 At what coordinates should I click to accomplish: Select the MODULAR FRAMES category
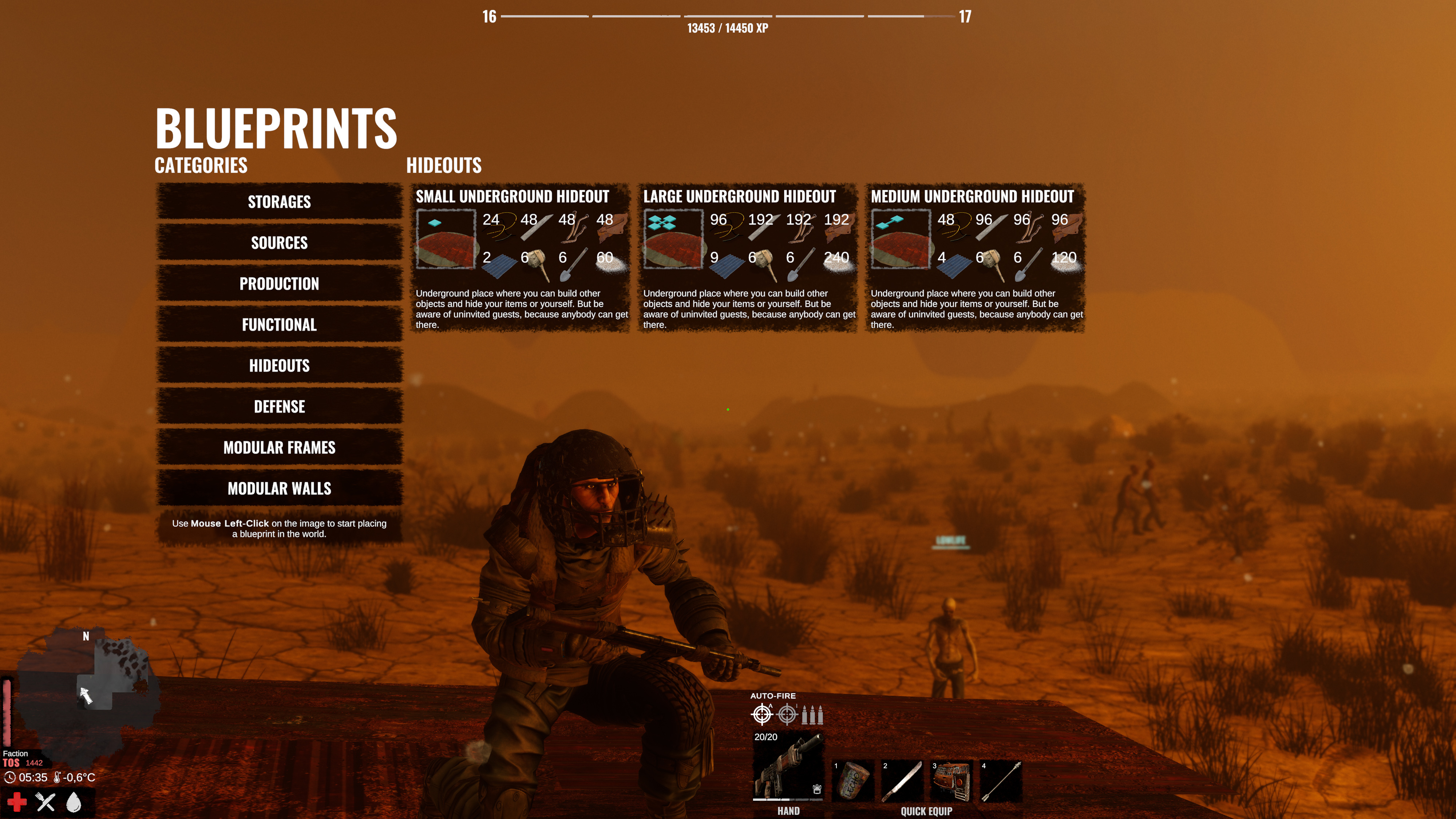[279, 448]
